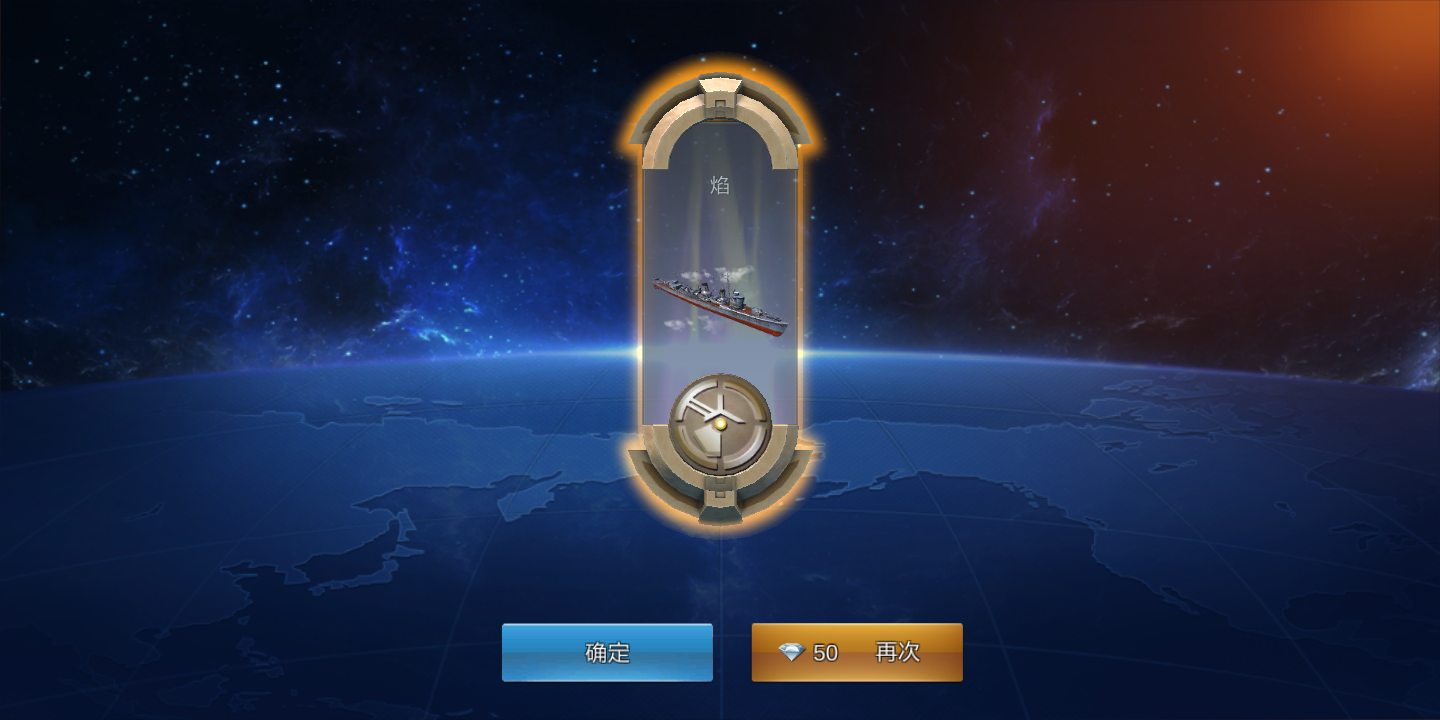Viewport: 1440px width, 720px height.
Task: Tap the space between the two buttons
Action: [733, 651]
